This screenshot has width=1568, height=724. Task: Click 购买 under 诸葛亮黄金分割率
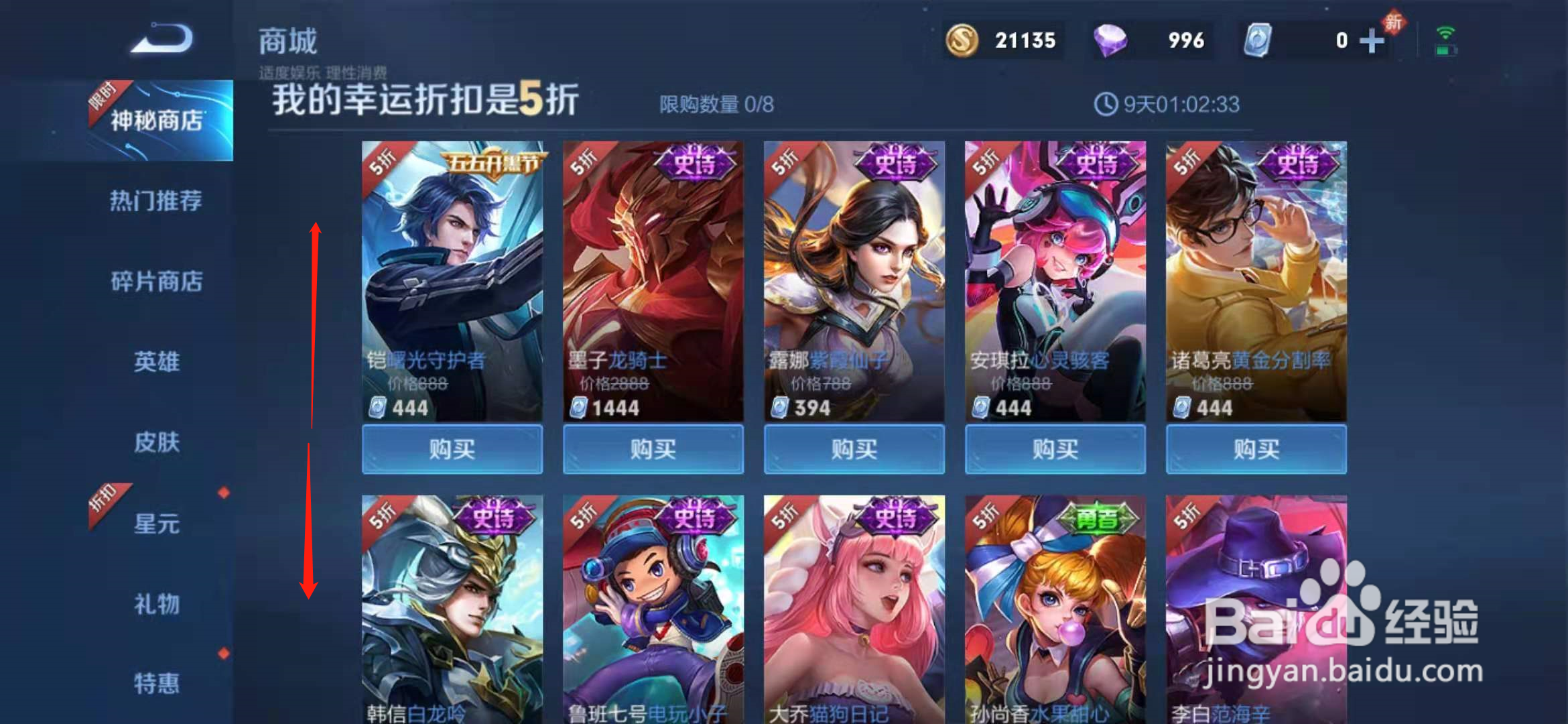(1256, 450)
